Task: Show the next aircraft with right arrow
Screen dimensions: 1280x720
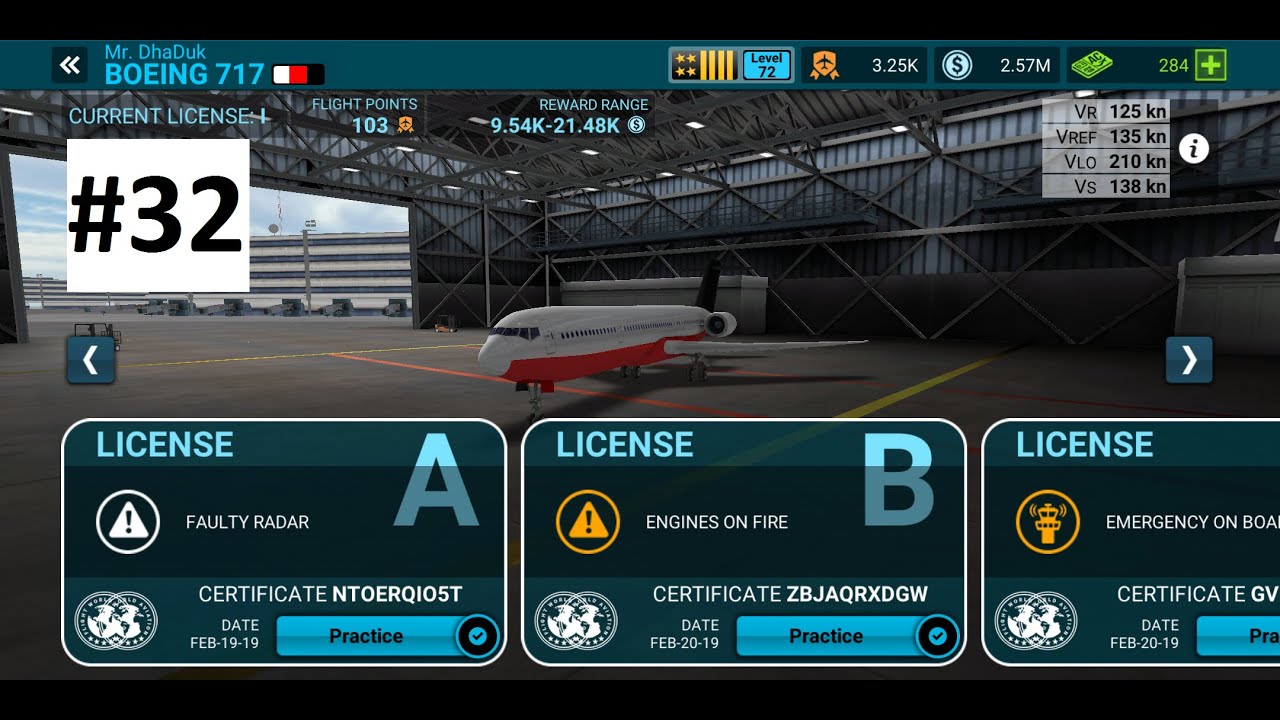Action: 1189,360
